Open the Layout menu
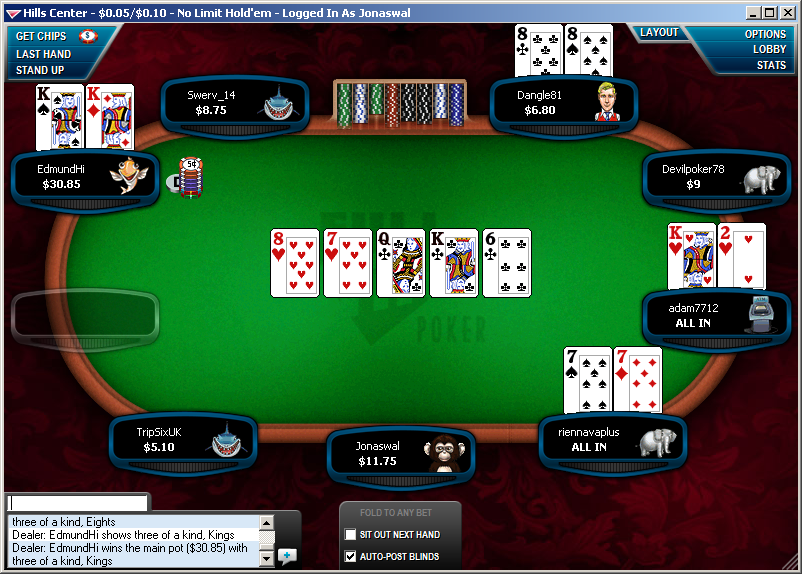 tap(660, 33)
